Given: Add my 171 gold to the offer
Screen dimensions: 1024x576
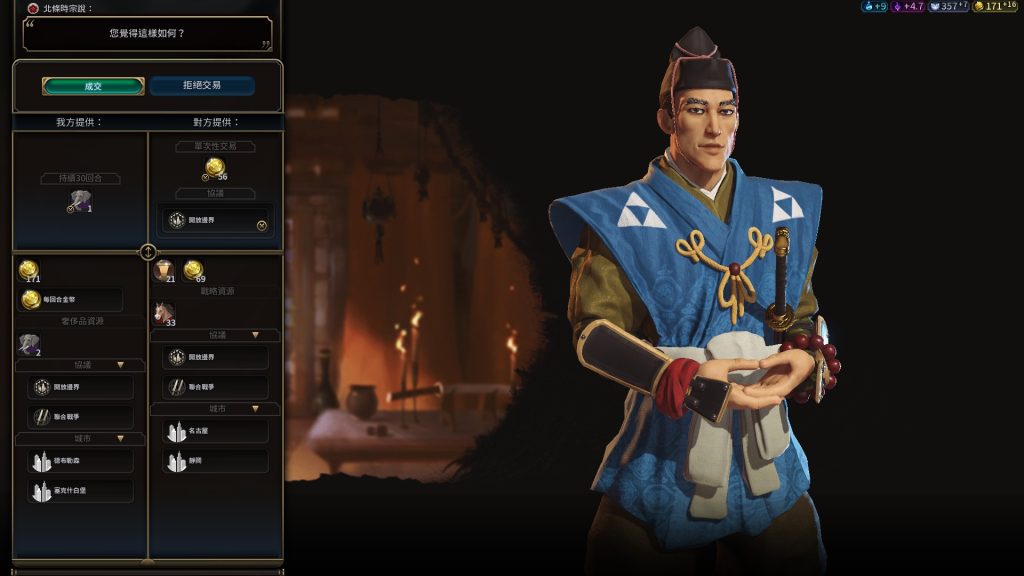Looking at the screenshot, I should coord(29,270).
